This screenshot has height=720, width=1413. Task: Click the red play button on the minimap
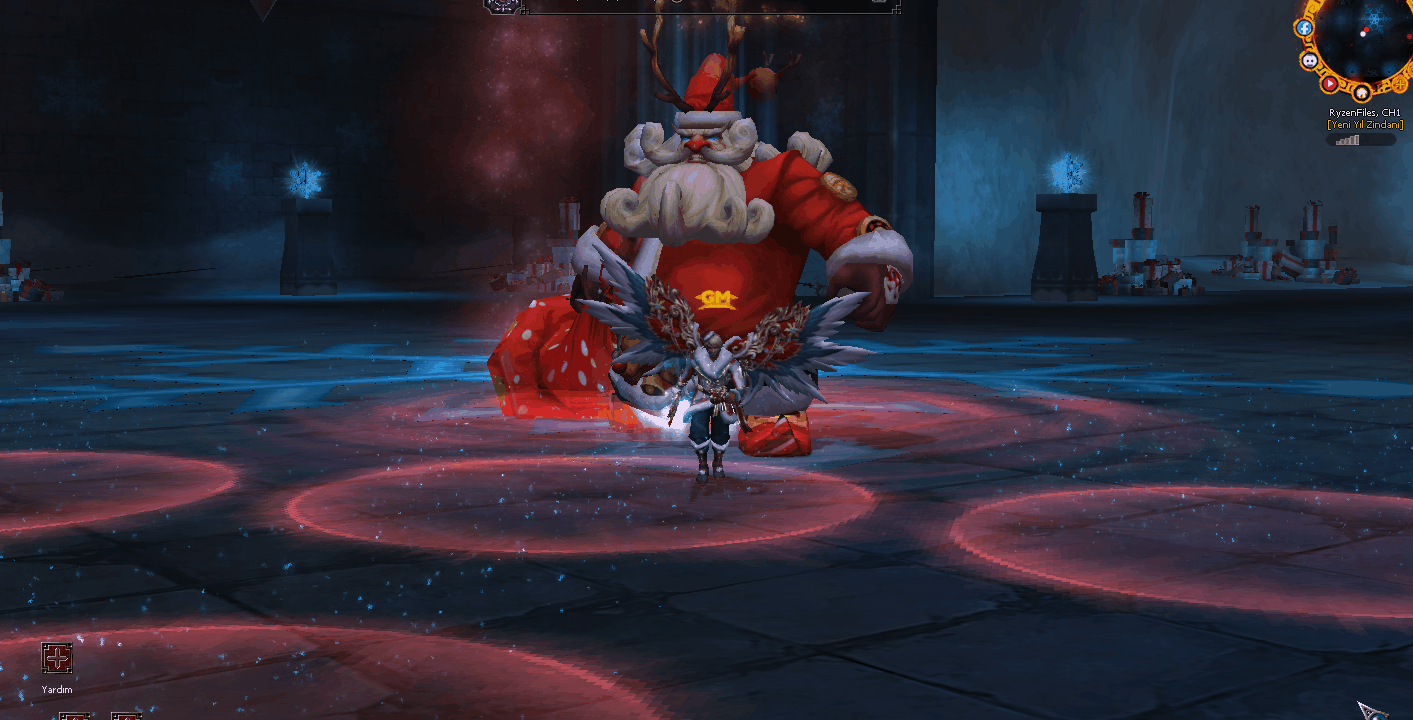pyautogui.click(x=1330, y=83)
